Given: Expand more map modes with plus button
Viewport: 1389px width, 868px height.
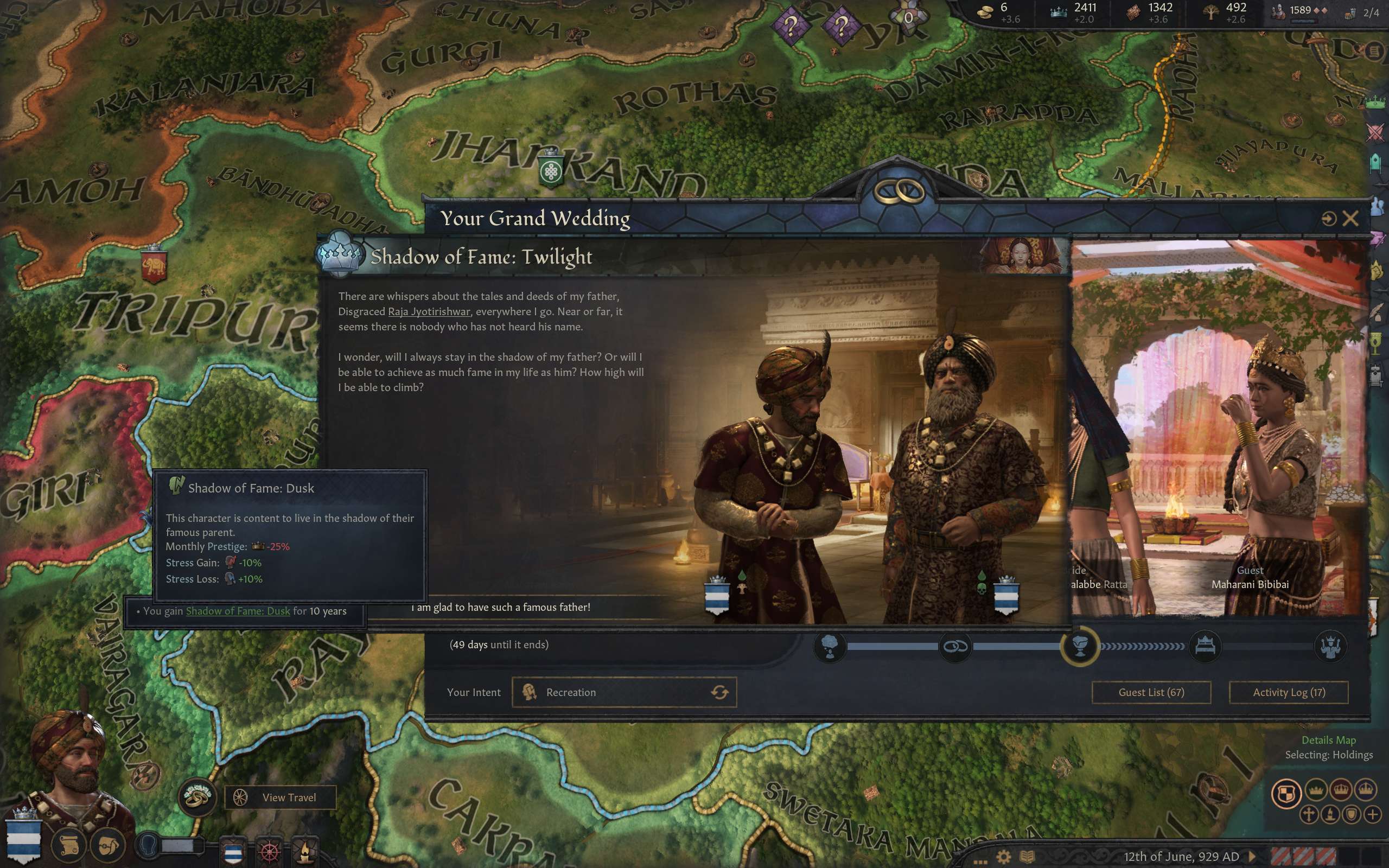Looking at the screenshot, I should (x=1373, y=814).
